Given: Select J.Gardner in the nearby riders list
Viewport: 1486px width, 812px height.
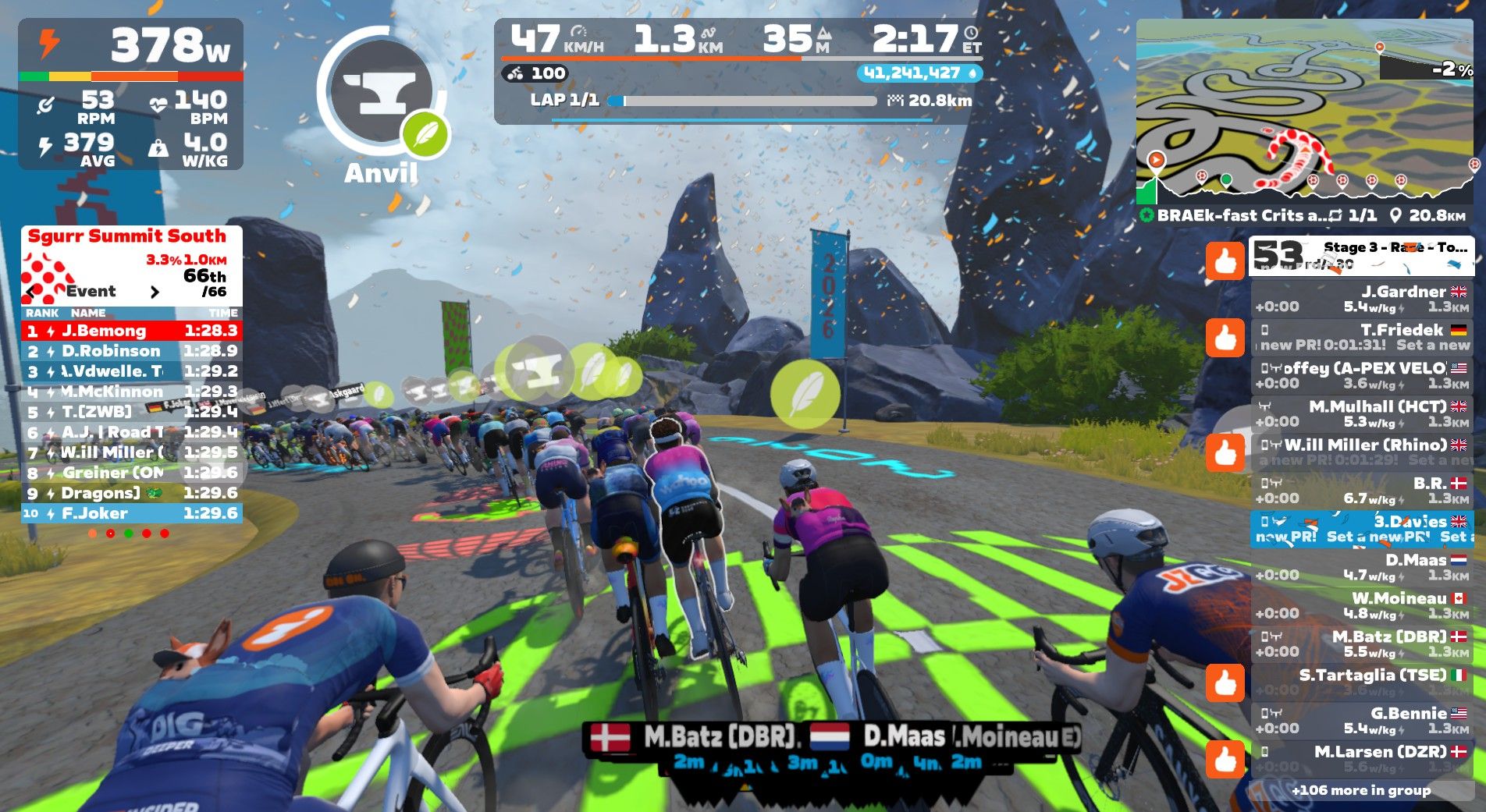Looking at the screenshot, I should (1361, 299).
